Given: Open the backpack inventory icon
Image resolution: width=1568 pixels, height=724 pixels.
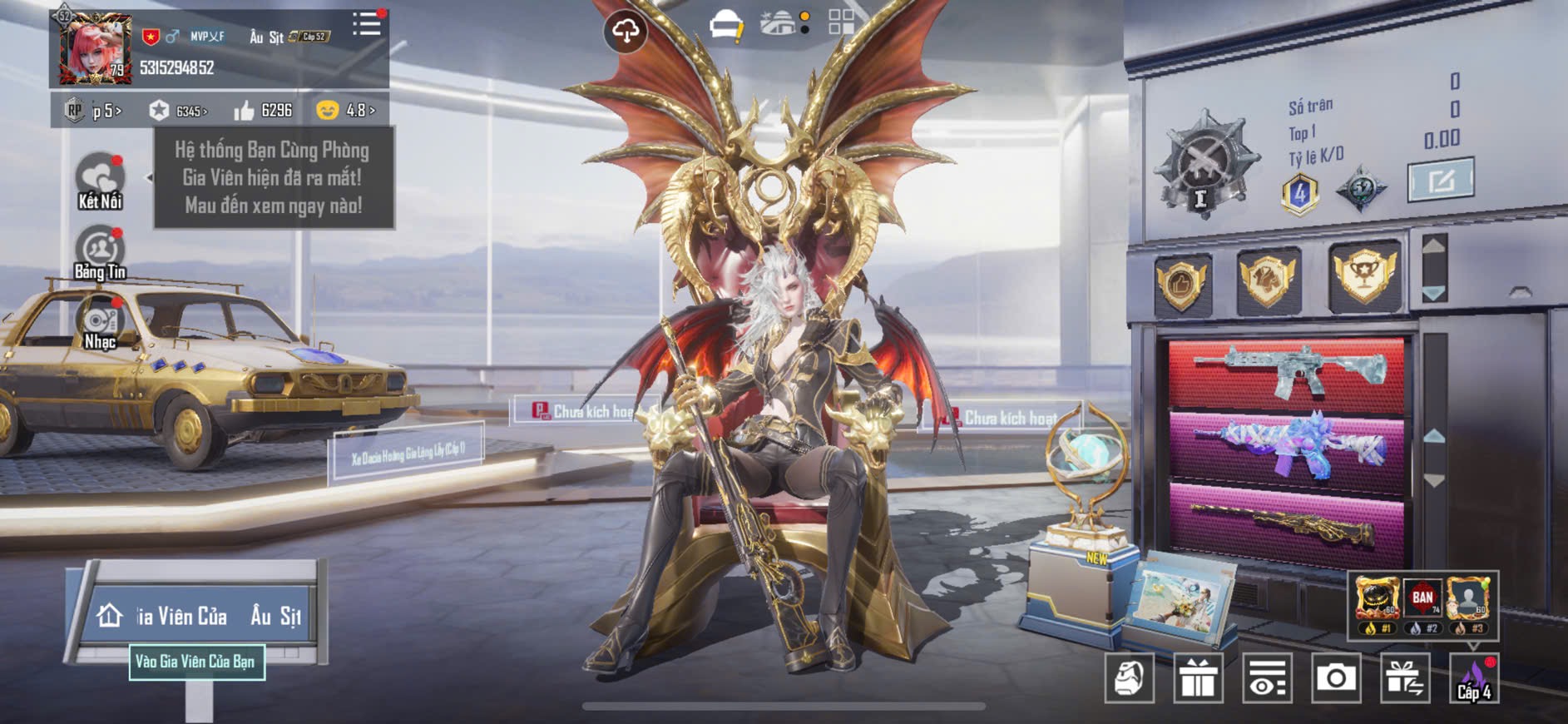Looking at the screenshot, I should [x=1129, y=678].
